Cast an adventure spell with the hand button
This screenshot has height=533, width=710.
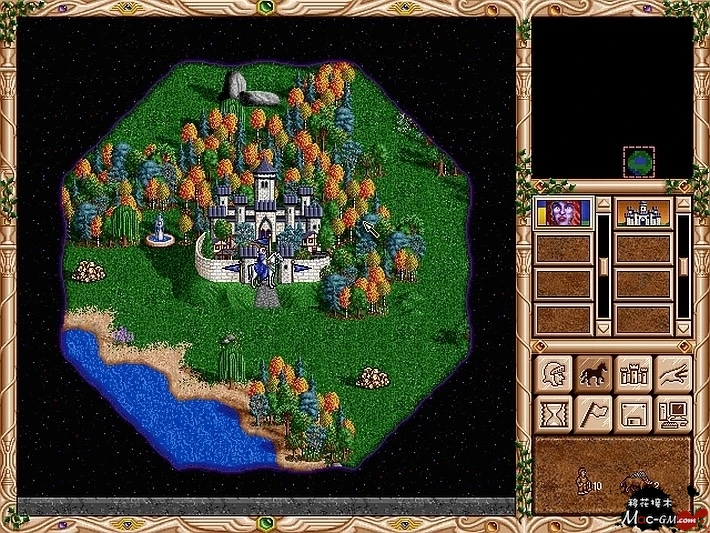pyautogui.click(x=673, y=373)
